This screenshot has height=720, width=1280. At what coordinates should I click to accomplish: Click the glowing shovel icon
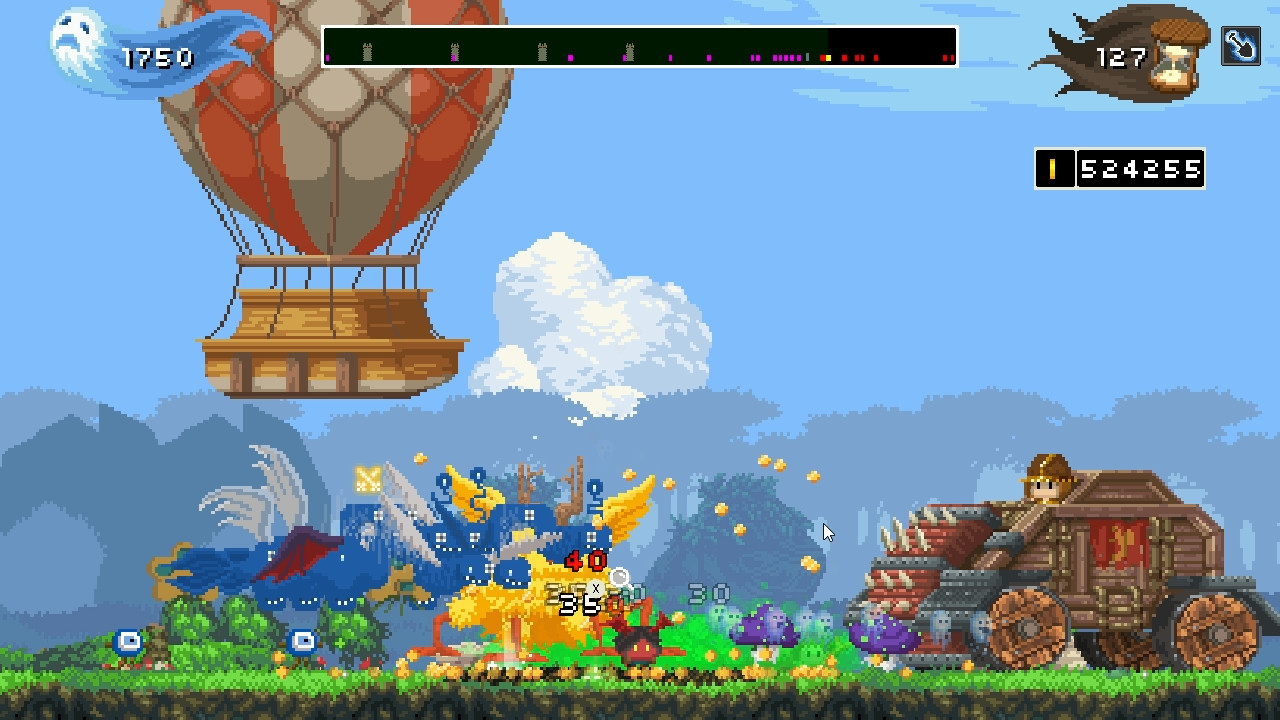(1240, 47)
